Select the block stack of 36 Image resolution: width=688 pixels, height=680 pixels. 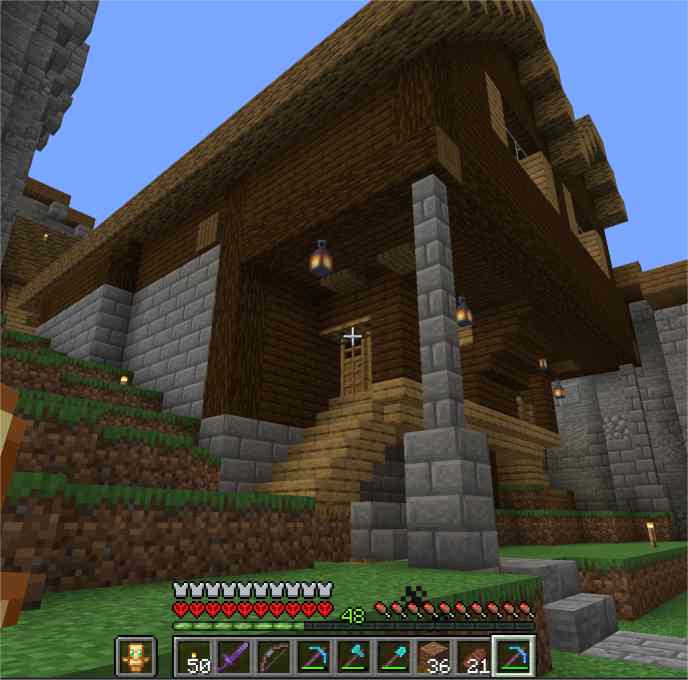point(435,657)
